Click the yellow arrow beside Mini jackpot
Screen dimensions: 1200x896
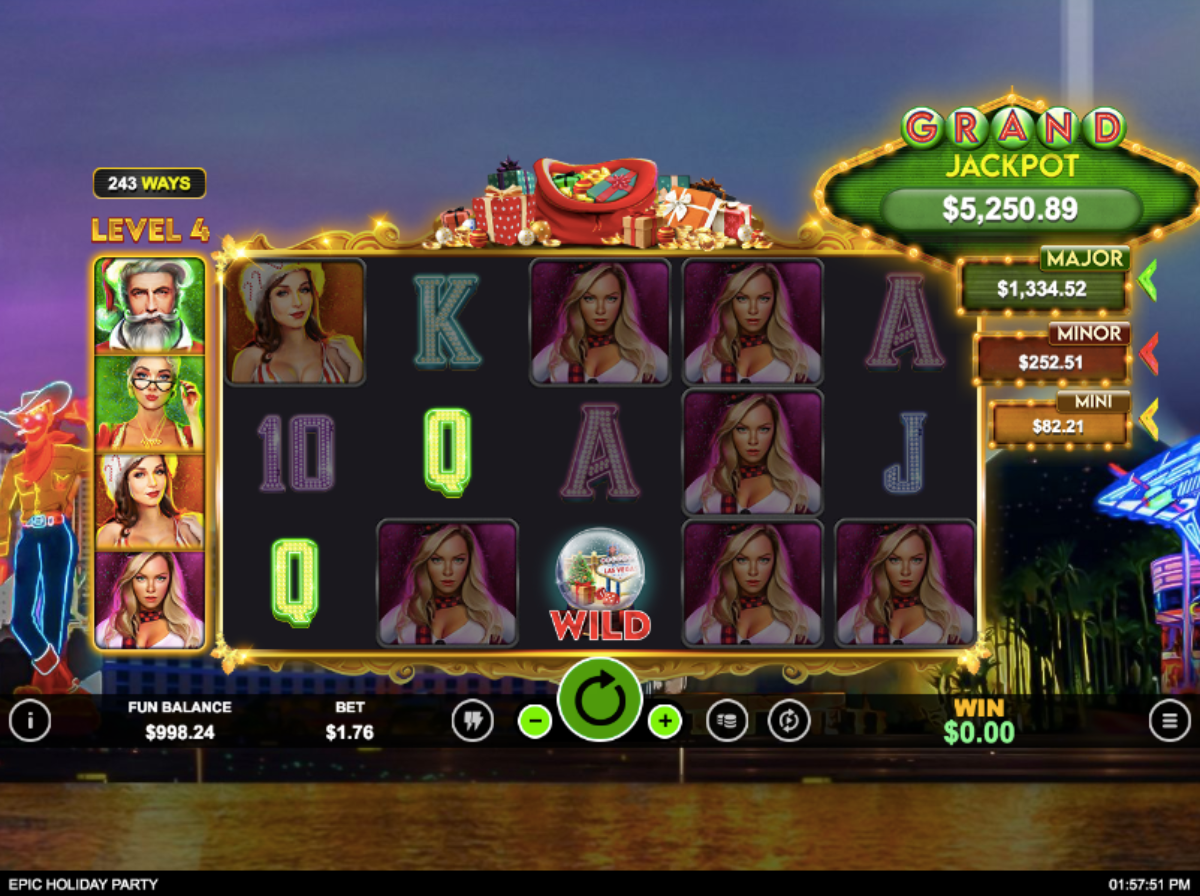click(1148, 420)
